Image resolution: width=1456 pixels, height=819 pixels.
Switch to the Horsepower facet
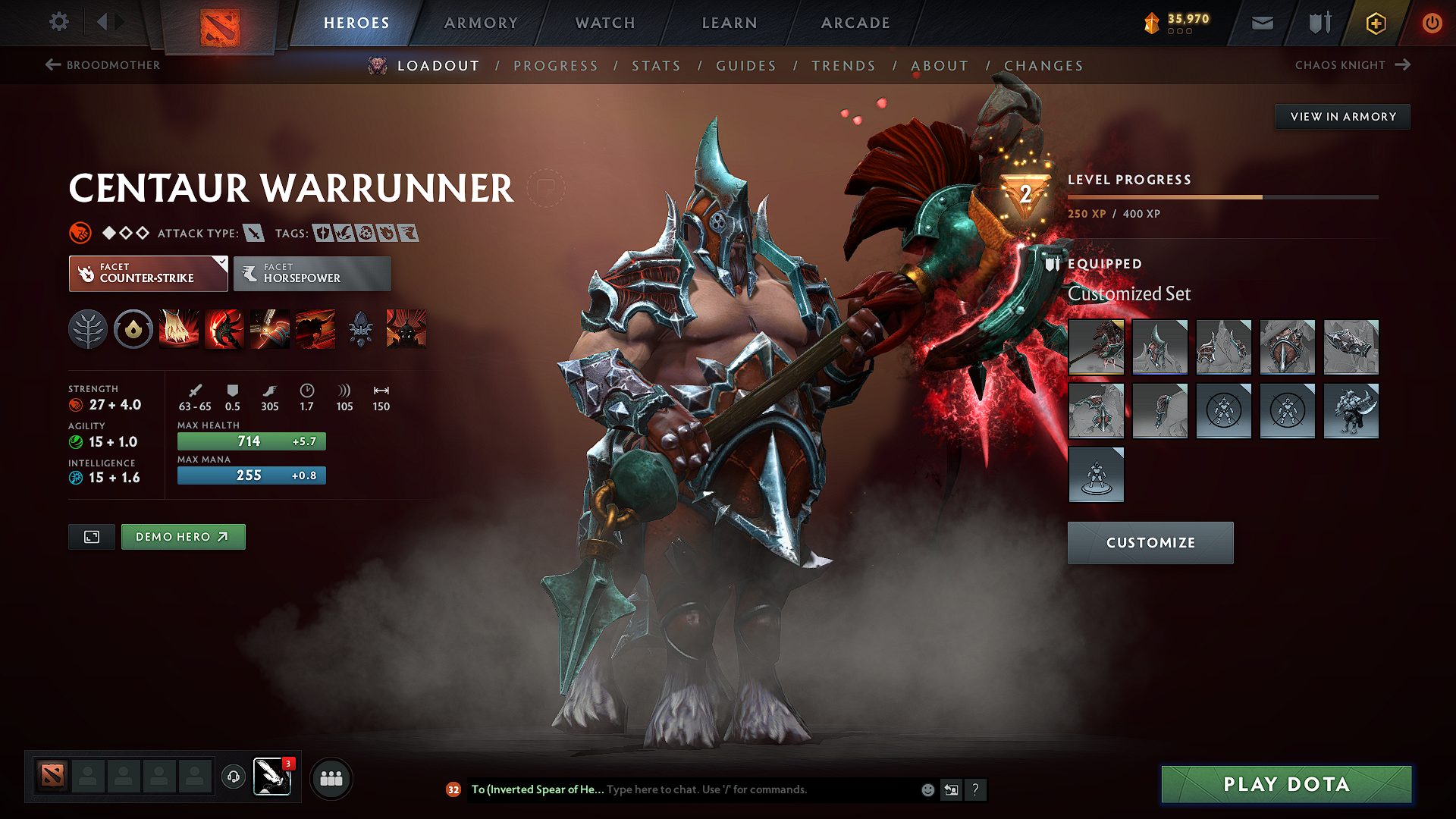pos(312,273)
